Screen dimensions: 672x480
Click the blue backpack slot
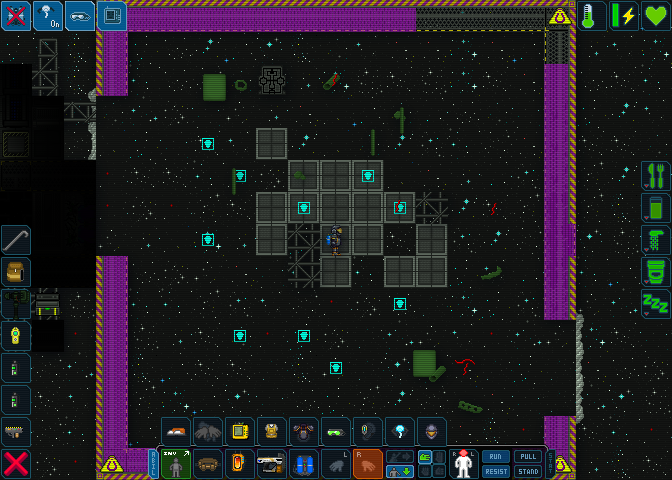304,464
